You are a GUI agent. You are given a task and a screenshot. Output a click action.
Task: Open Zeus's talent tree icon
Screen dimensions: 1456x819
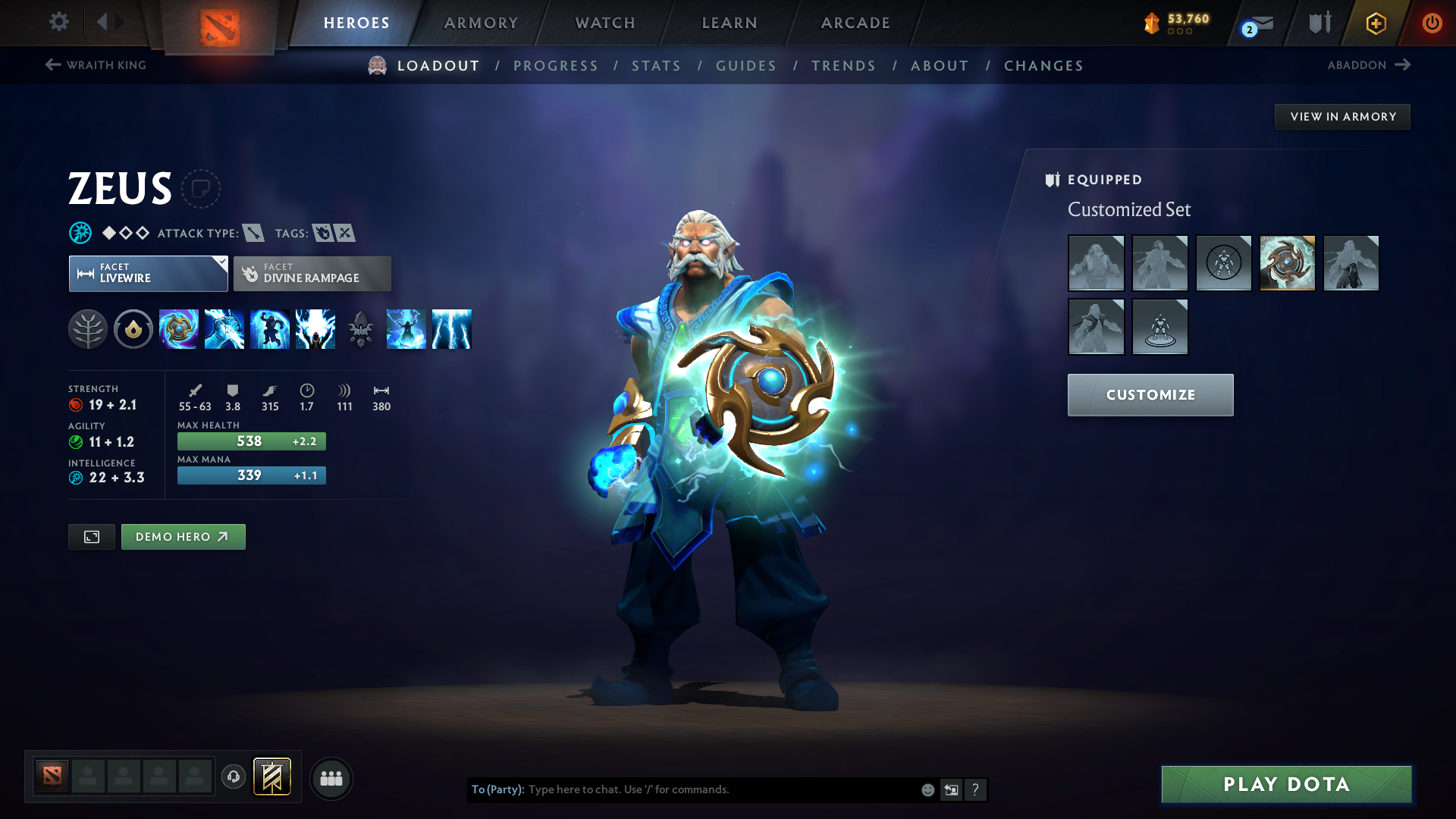pos(88,329)
